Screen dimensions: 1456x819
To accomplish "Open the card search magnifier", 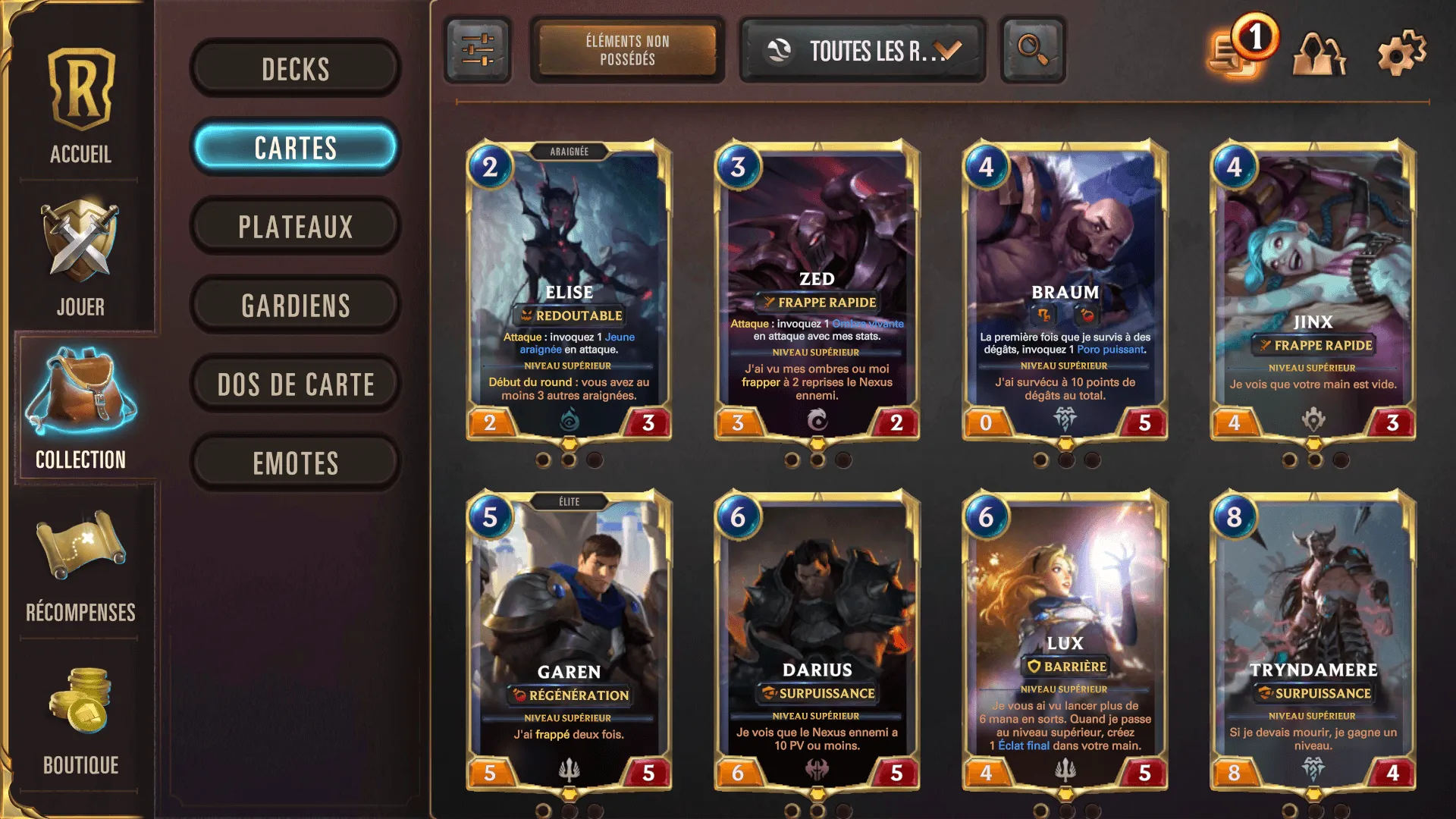I will click(x=1032, y=50).
